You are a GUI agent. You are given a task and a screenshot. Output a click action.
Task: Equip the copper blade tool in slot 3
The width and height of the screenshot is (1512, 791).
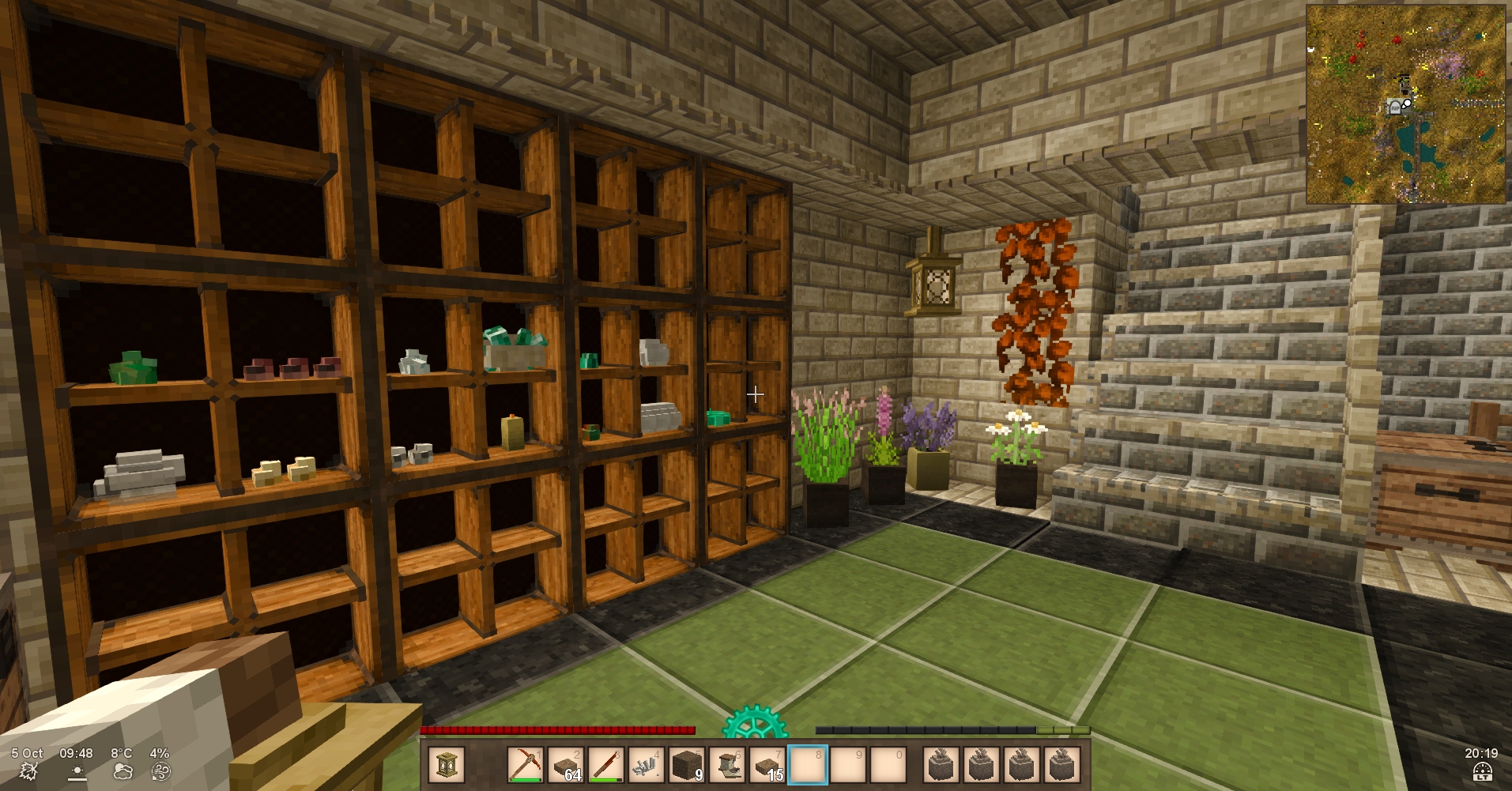click(x=606, y=765)
